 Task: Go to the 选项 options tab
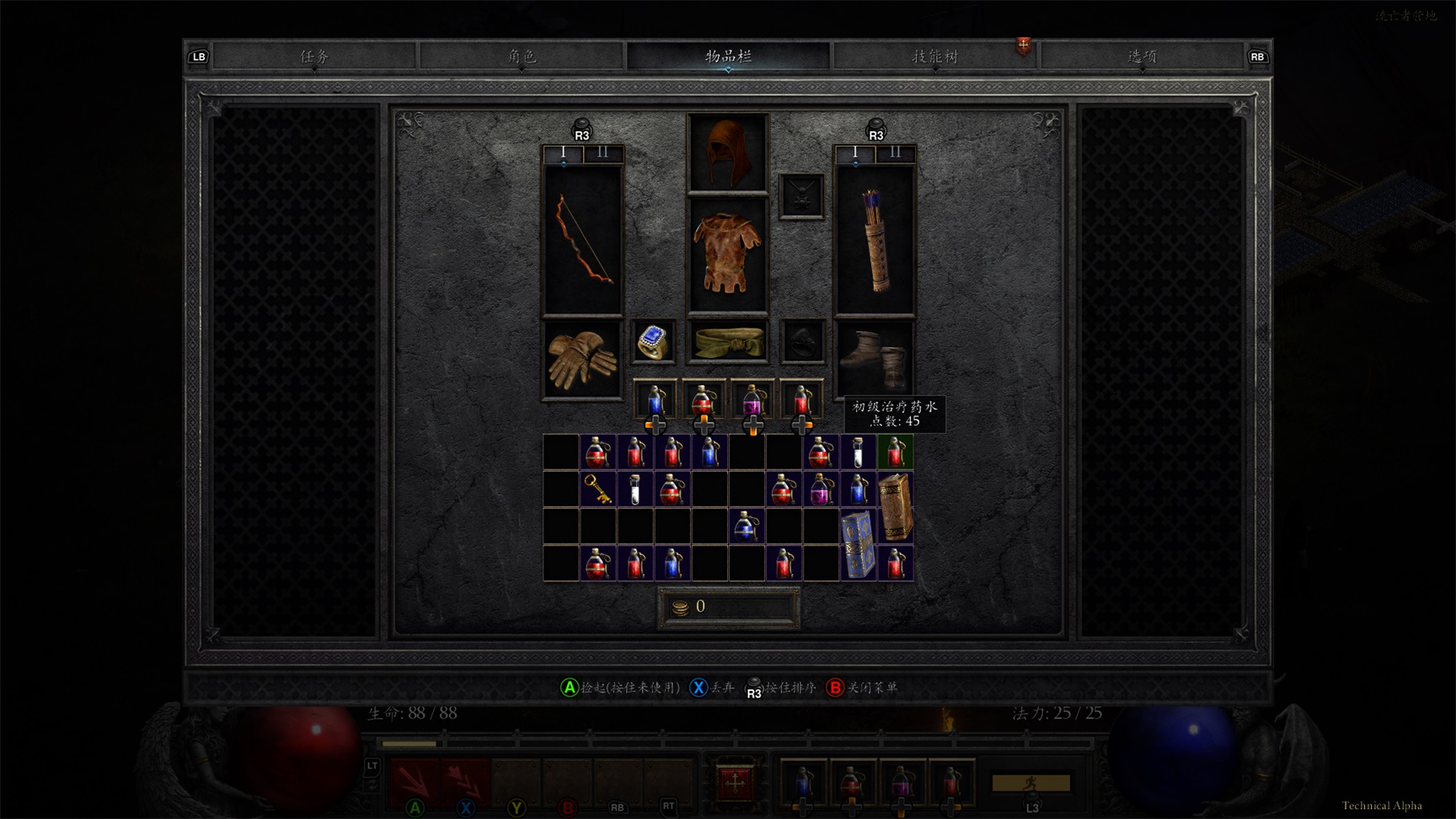tap(1142, 56)
